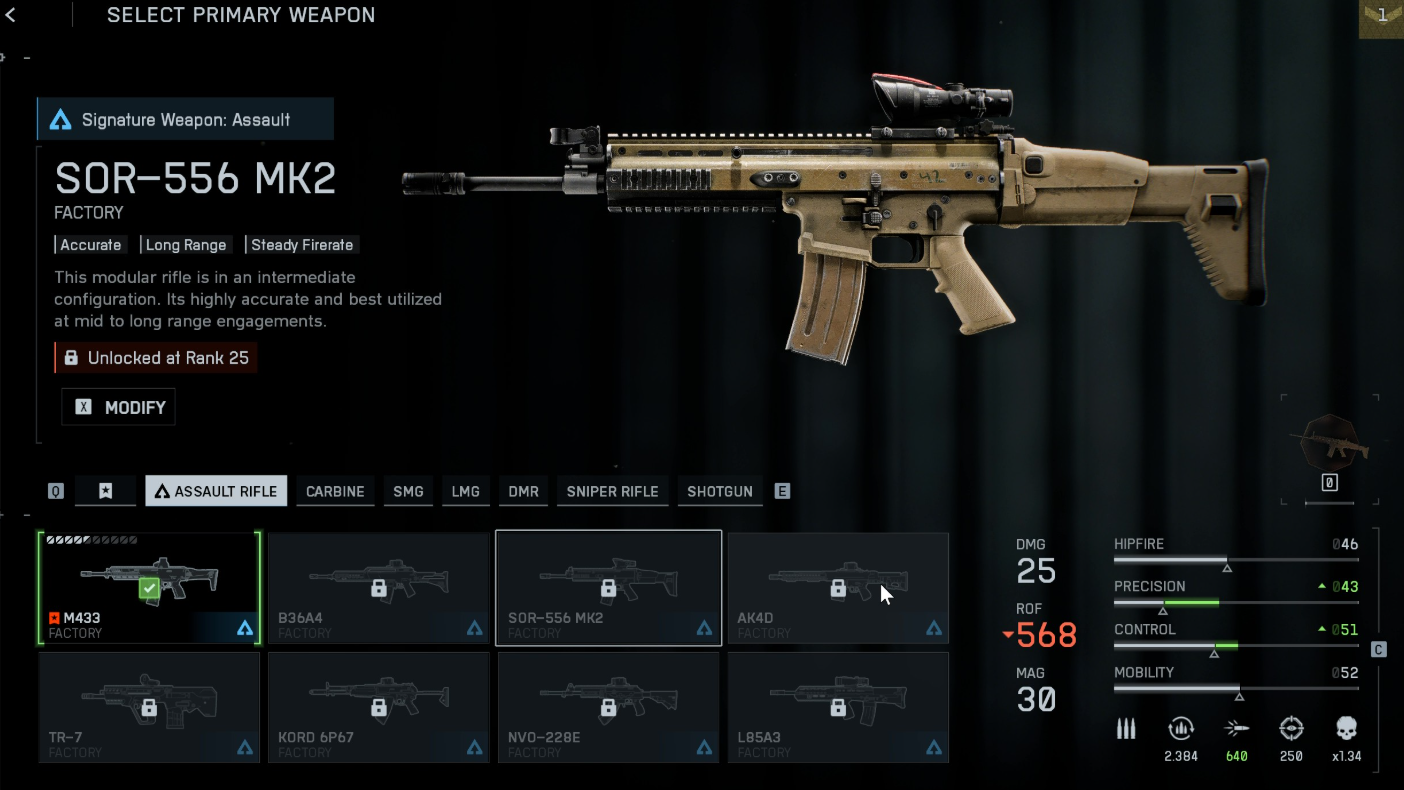This screenshot has width=1404, height=790.
Task: Open the SMG weapon category
Action: pos(408,491)
